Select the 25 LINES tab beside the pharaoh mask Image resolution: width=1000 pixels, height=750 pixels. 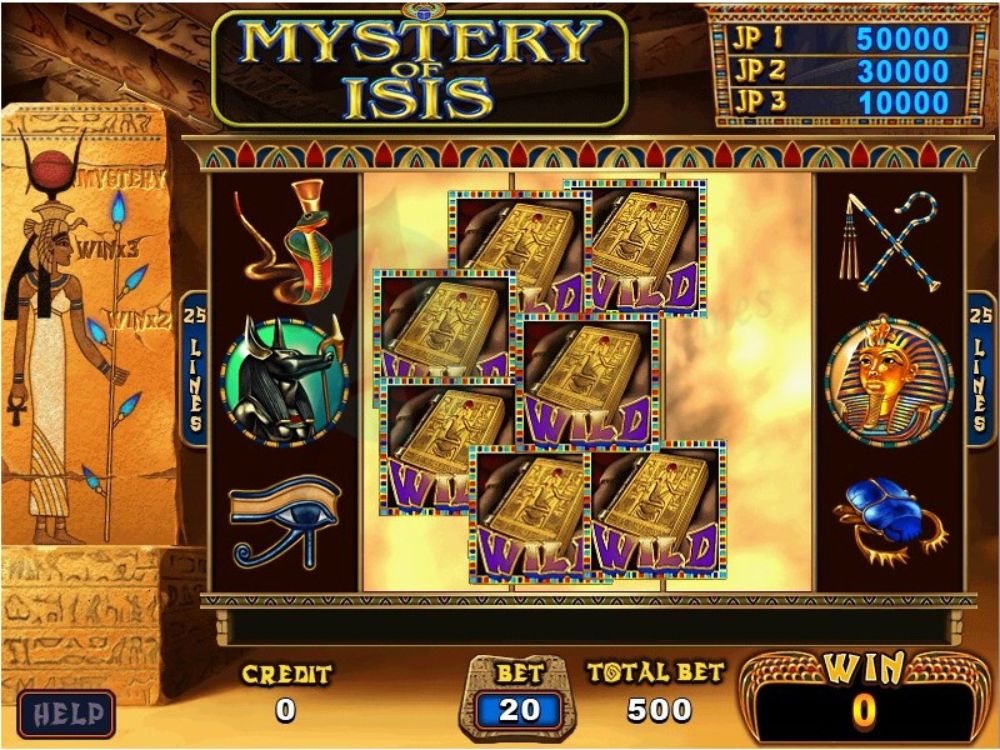[979, 369]
